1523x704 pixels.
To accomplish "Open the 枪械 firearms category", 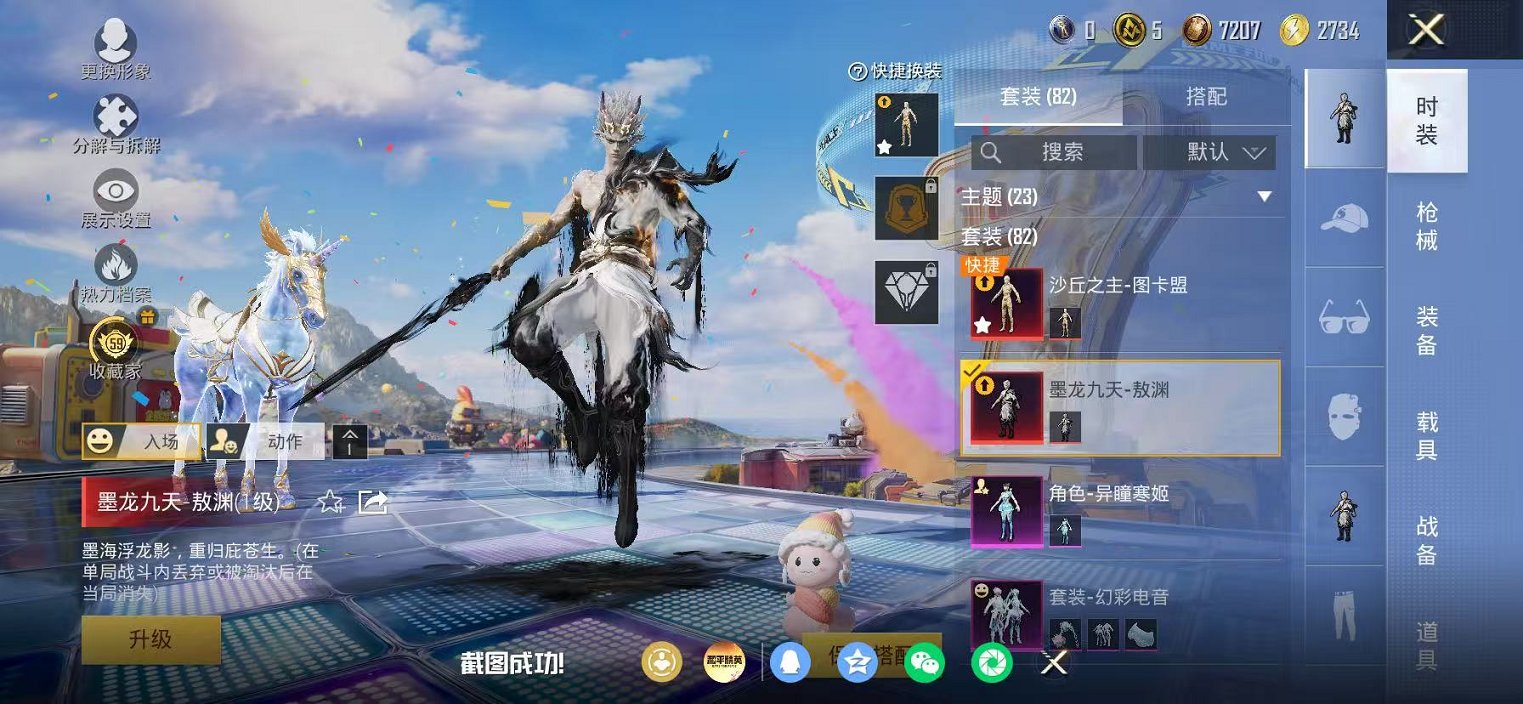I will (x=1427, y=227).
